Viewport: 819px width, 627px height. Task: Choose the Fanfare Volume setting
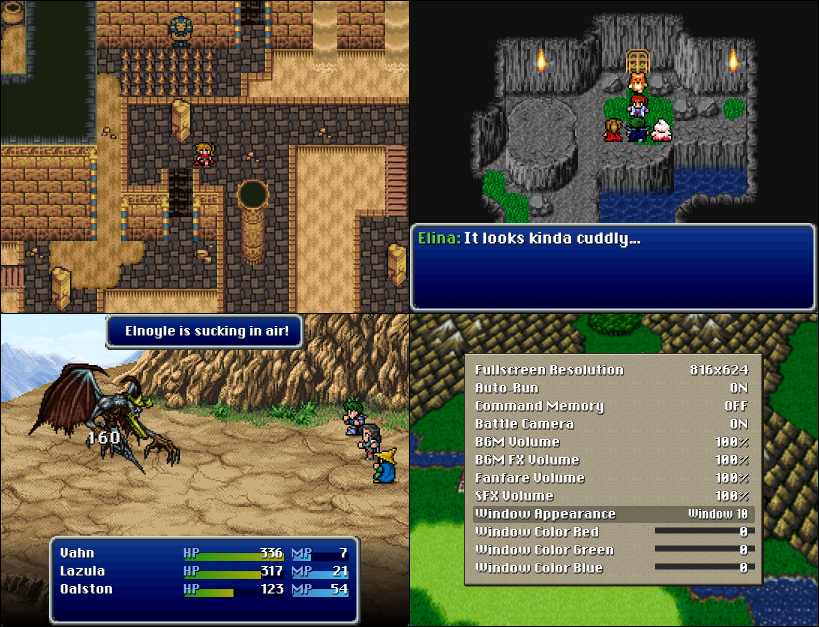pyautogui.click(x=612, y=478)
